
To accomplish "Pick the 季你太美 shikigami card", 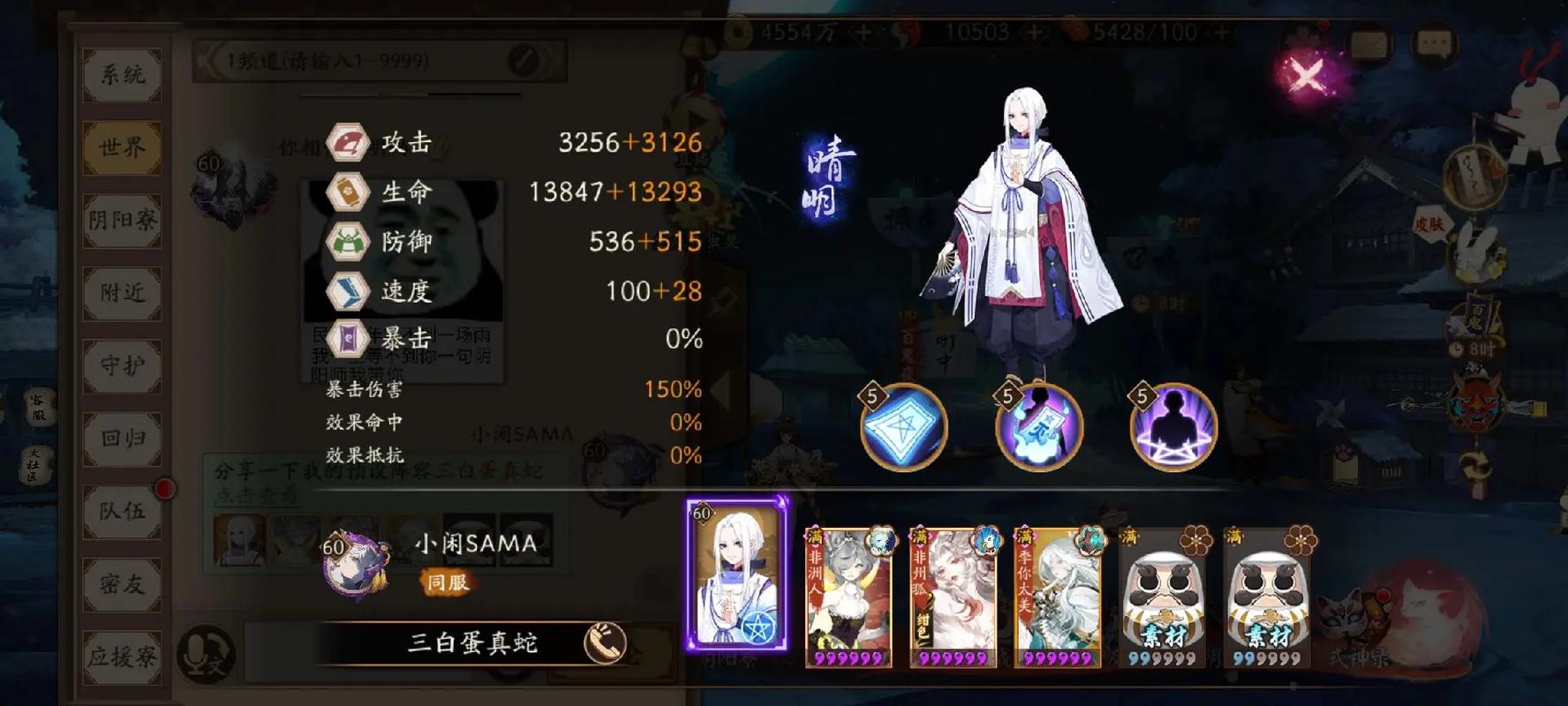I will click(x=1058, y=596).
